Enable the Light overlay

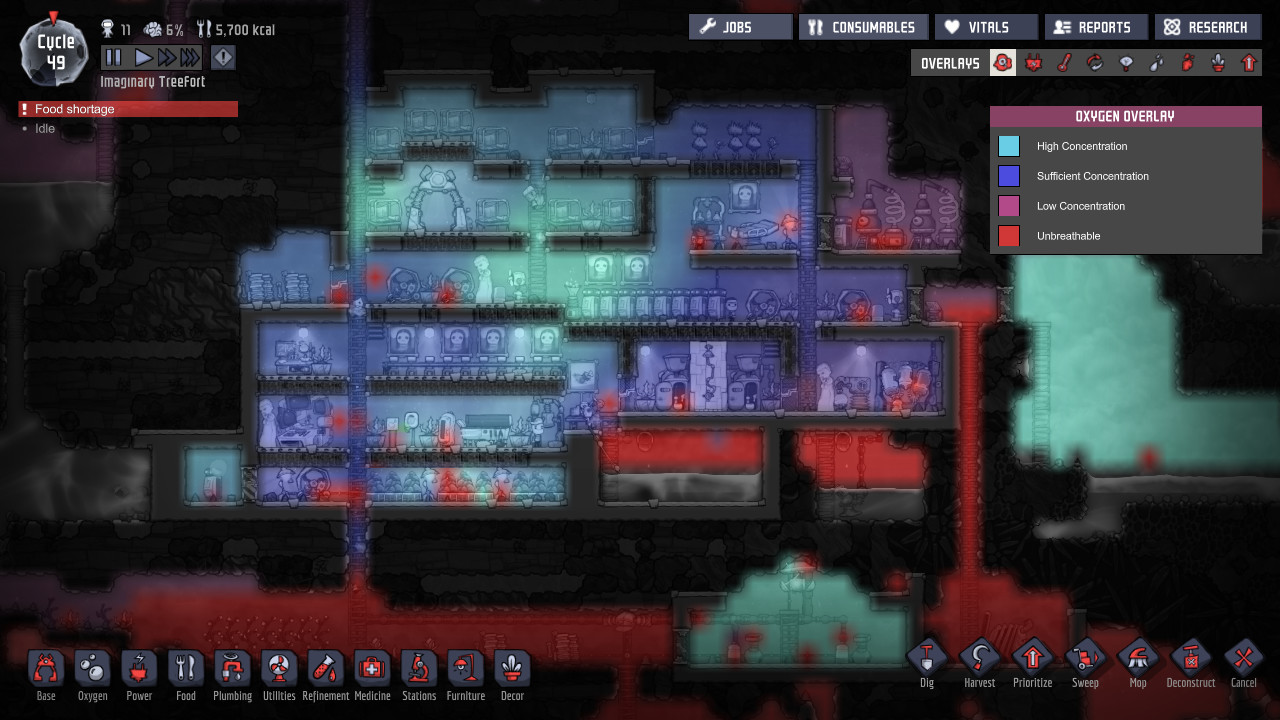[x=1127, y=62]
